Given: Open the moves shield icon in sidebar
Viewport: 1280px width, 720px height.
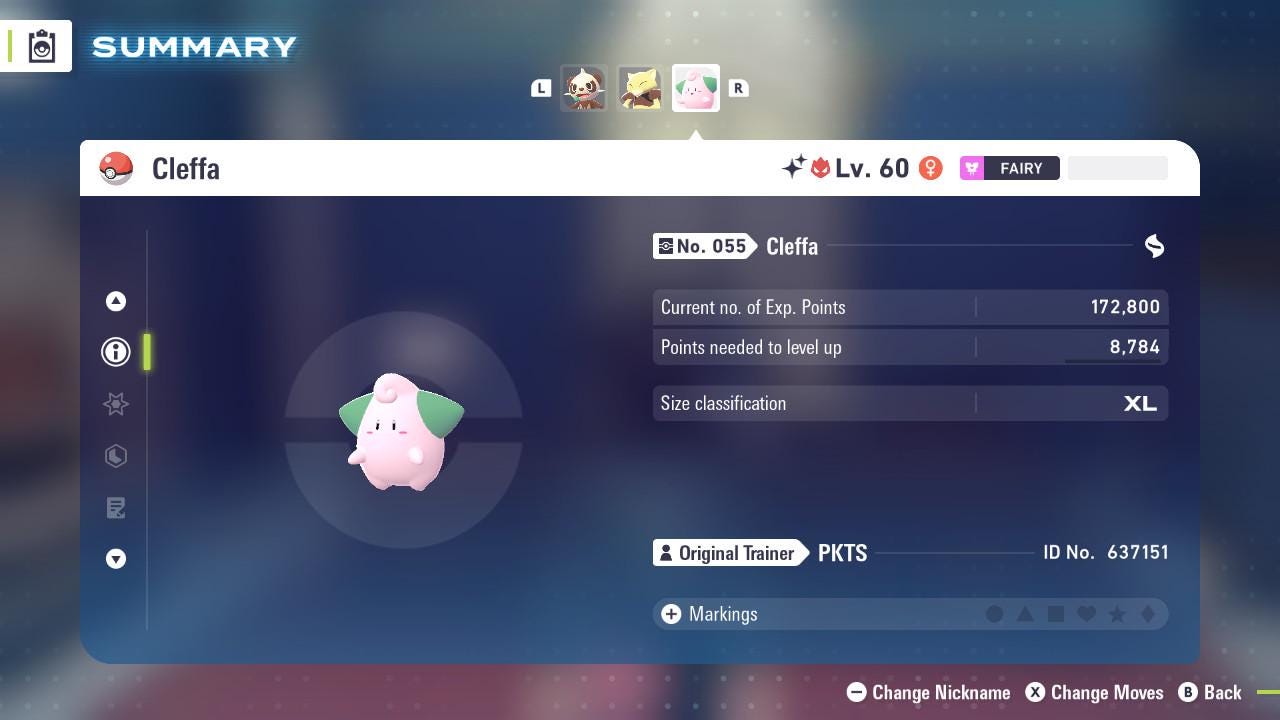Looking at the screenshot, I should point(116,456).
